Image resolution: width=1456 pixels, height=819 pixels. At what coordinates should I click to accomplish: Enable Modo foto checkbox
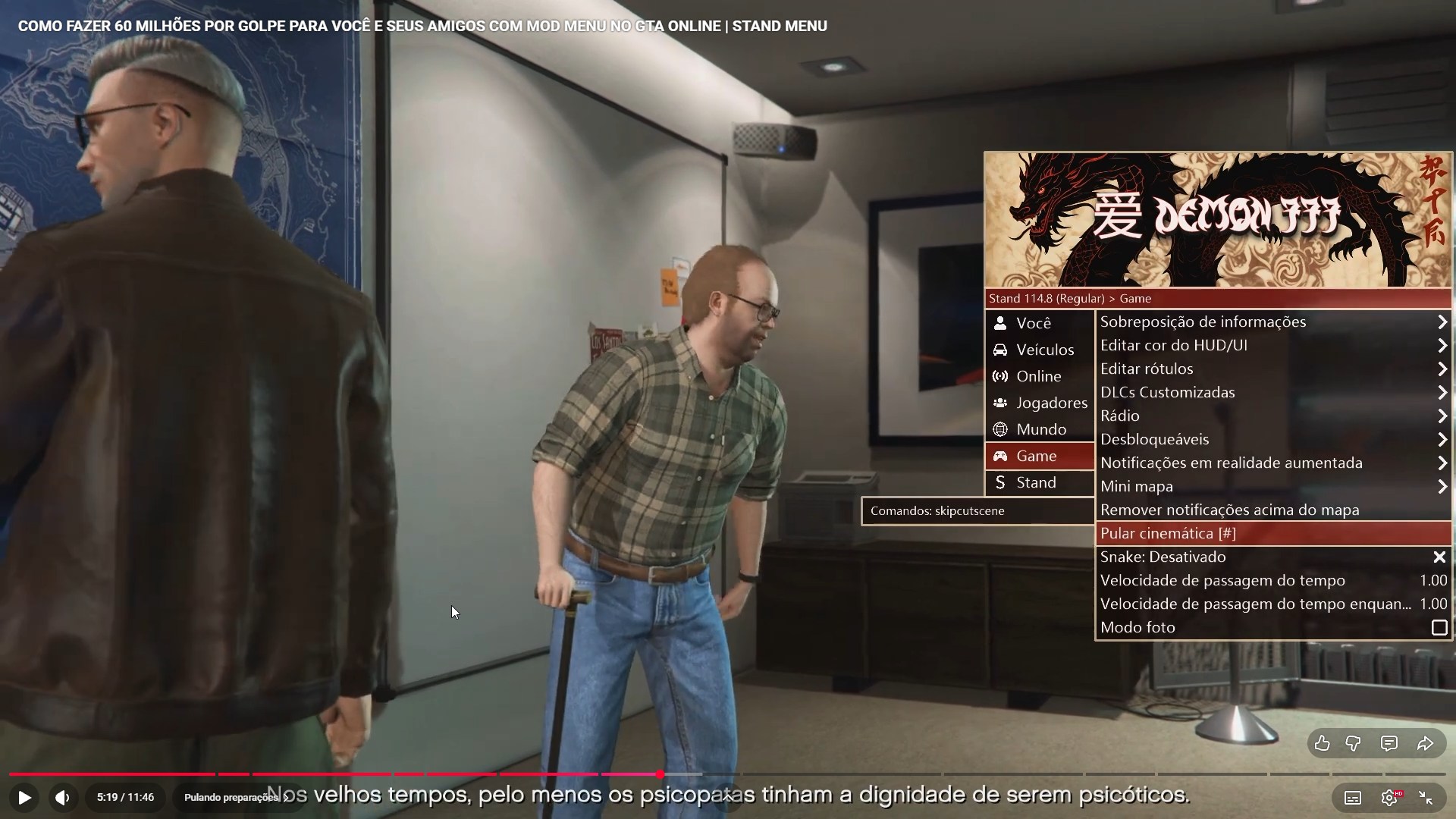[x=1438, y=627]
